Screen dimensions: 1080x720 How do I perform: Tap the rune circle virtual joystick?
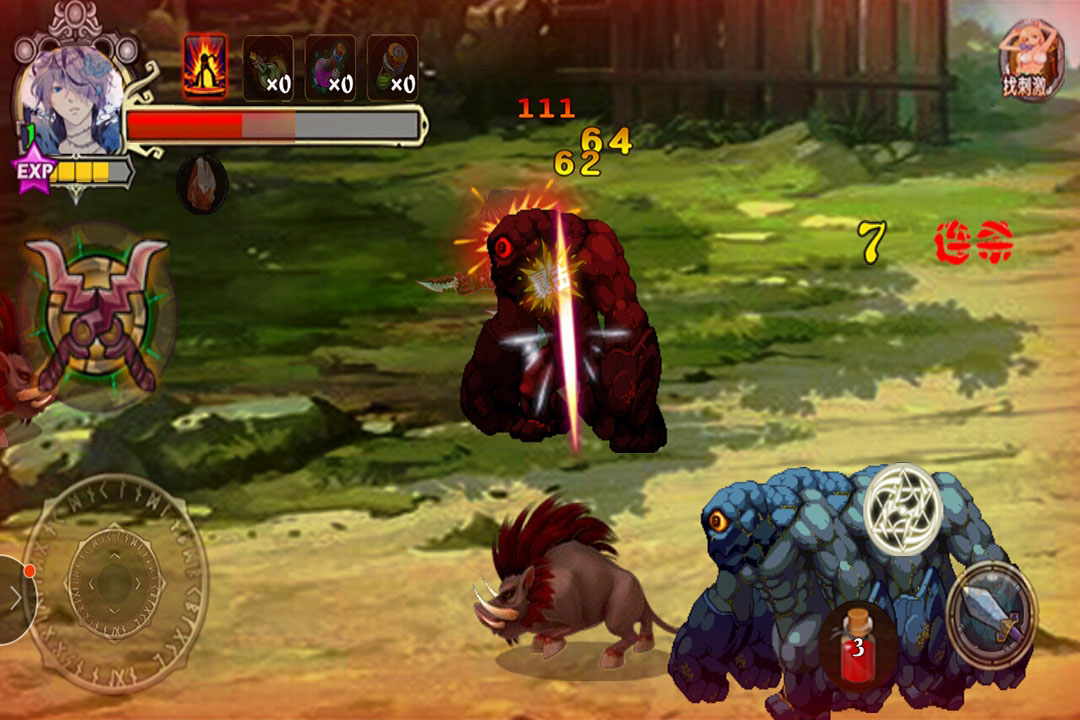[x=115, y=584]
